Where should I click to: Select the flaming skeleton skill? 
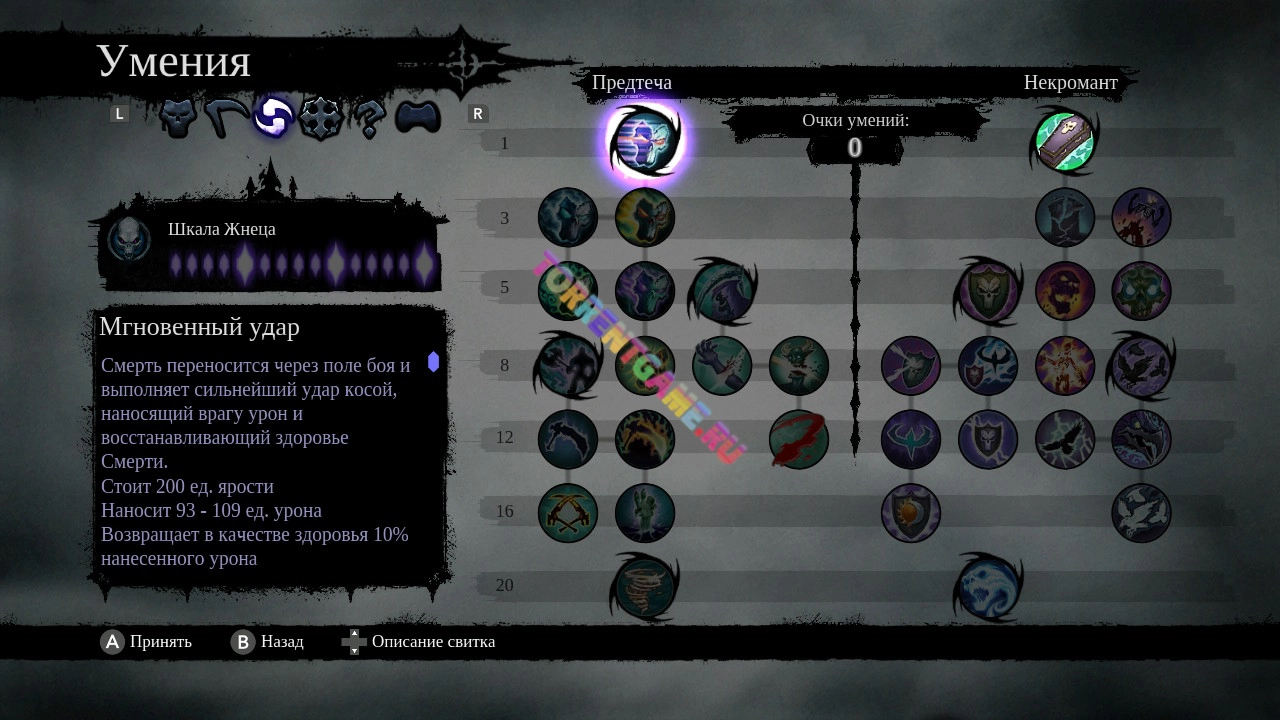point(1065,365)
